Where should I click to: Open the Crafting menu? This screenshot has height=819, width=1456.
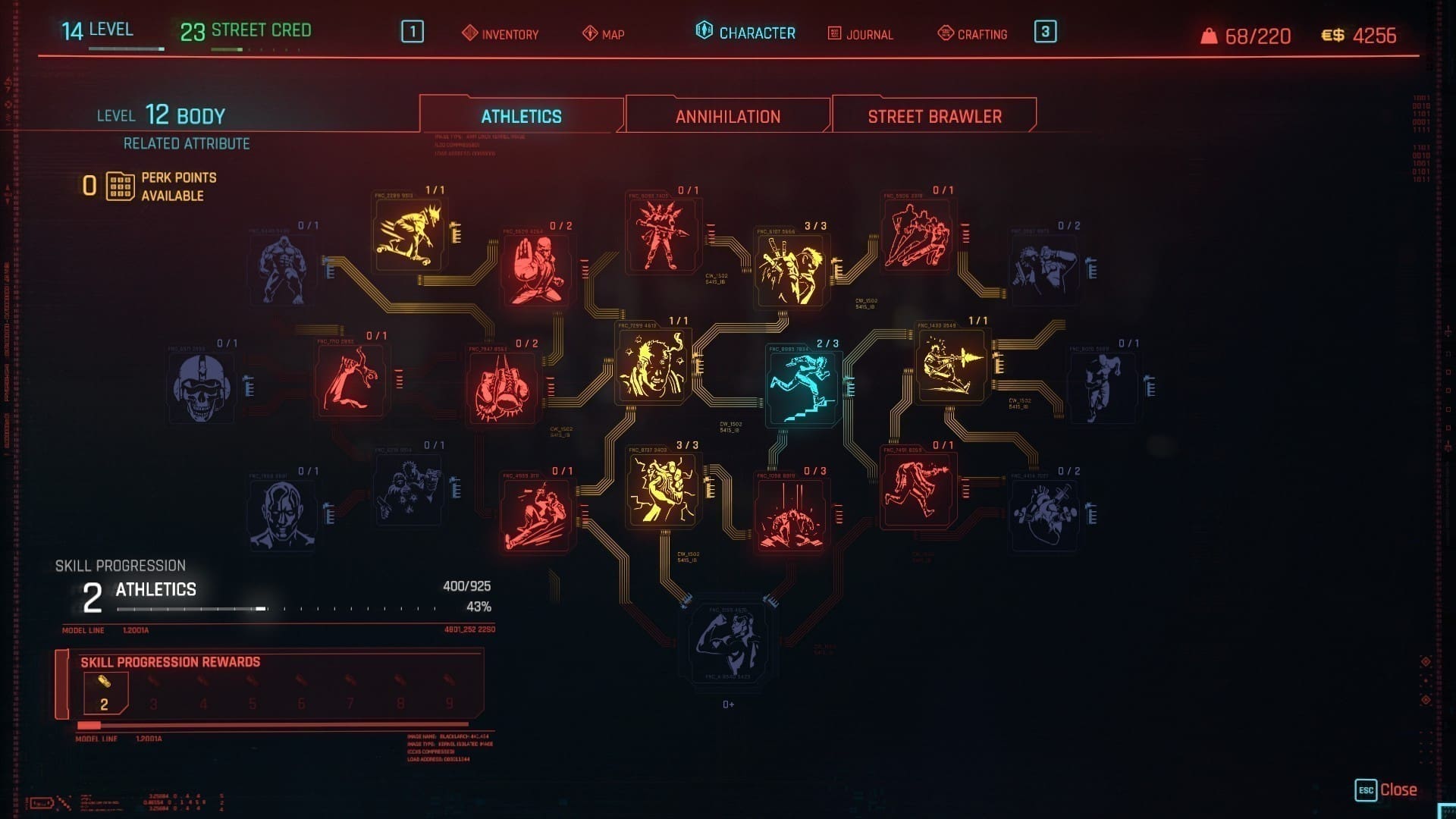click(972, 34)
